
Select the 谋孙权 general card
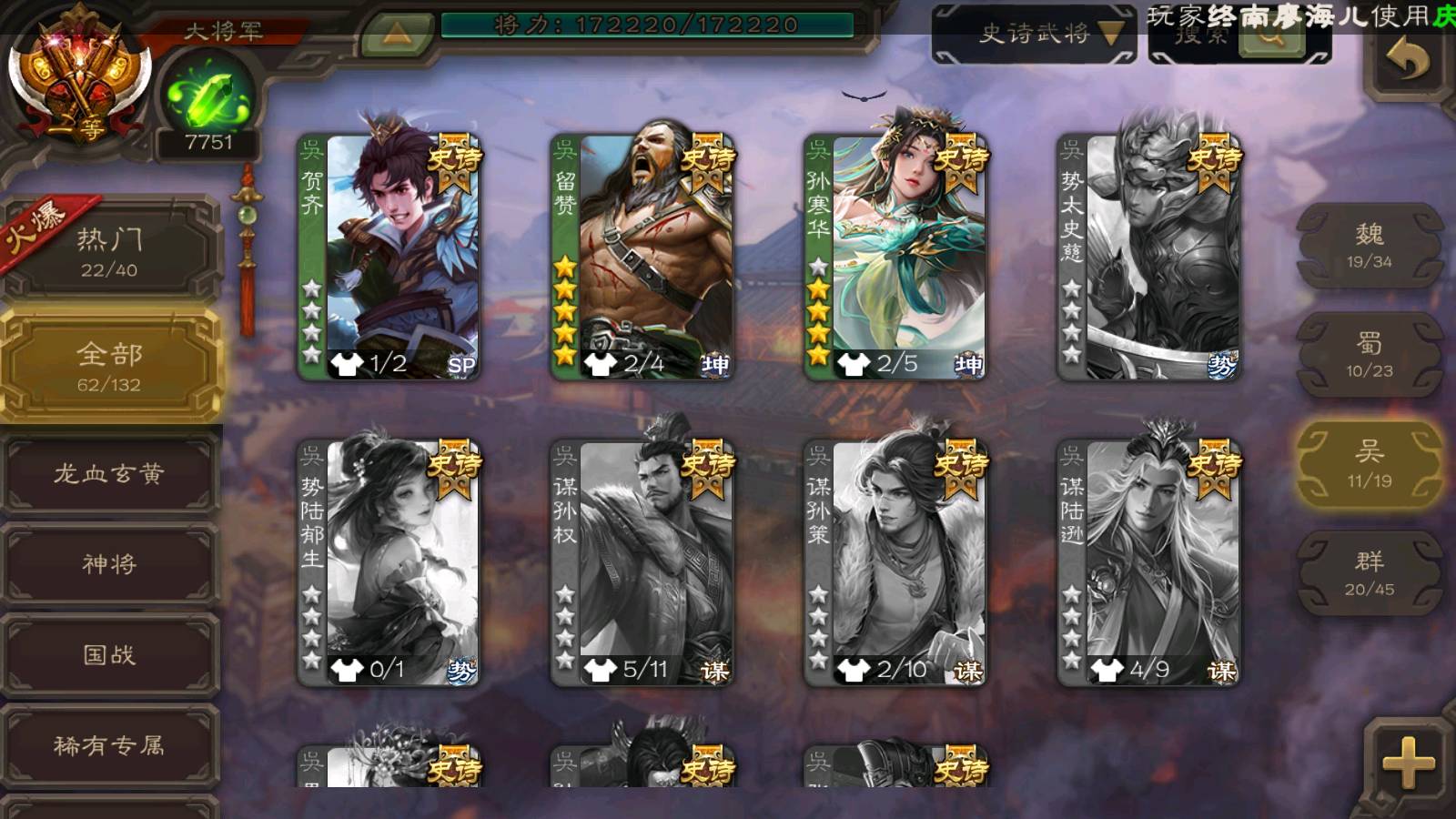642,563
